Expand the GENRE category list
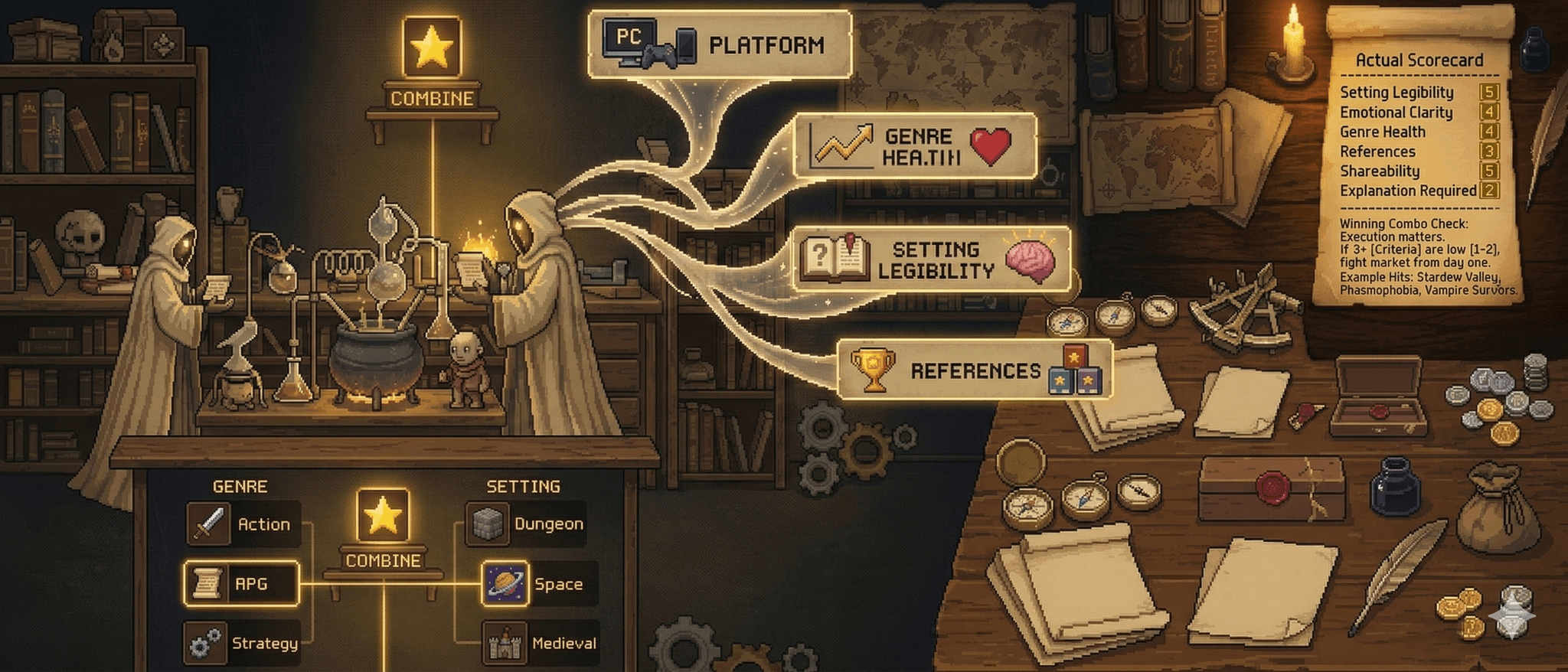The width and height of the screenshot is (1568, 672). pyautogui.click(x=241, y=485)
